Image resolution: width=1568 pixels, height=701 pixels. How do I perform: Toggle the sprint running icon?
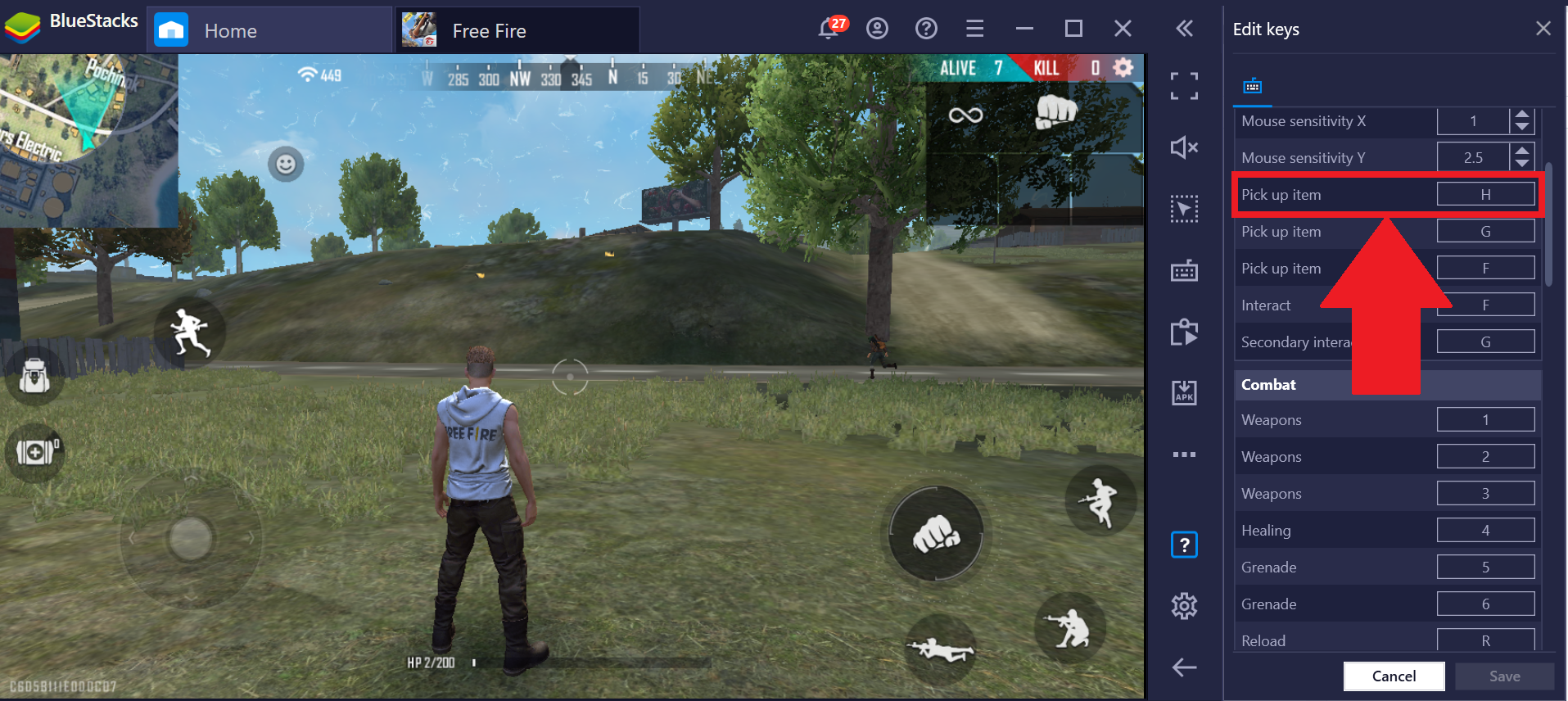pyautogui.click(x=189, y=333)
